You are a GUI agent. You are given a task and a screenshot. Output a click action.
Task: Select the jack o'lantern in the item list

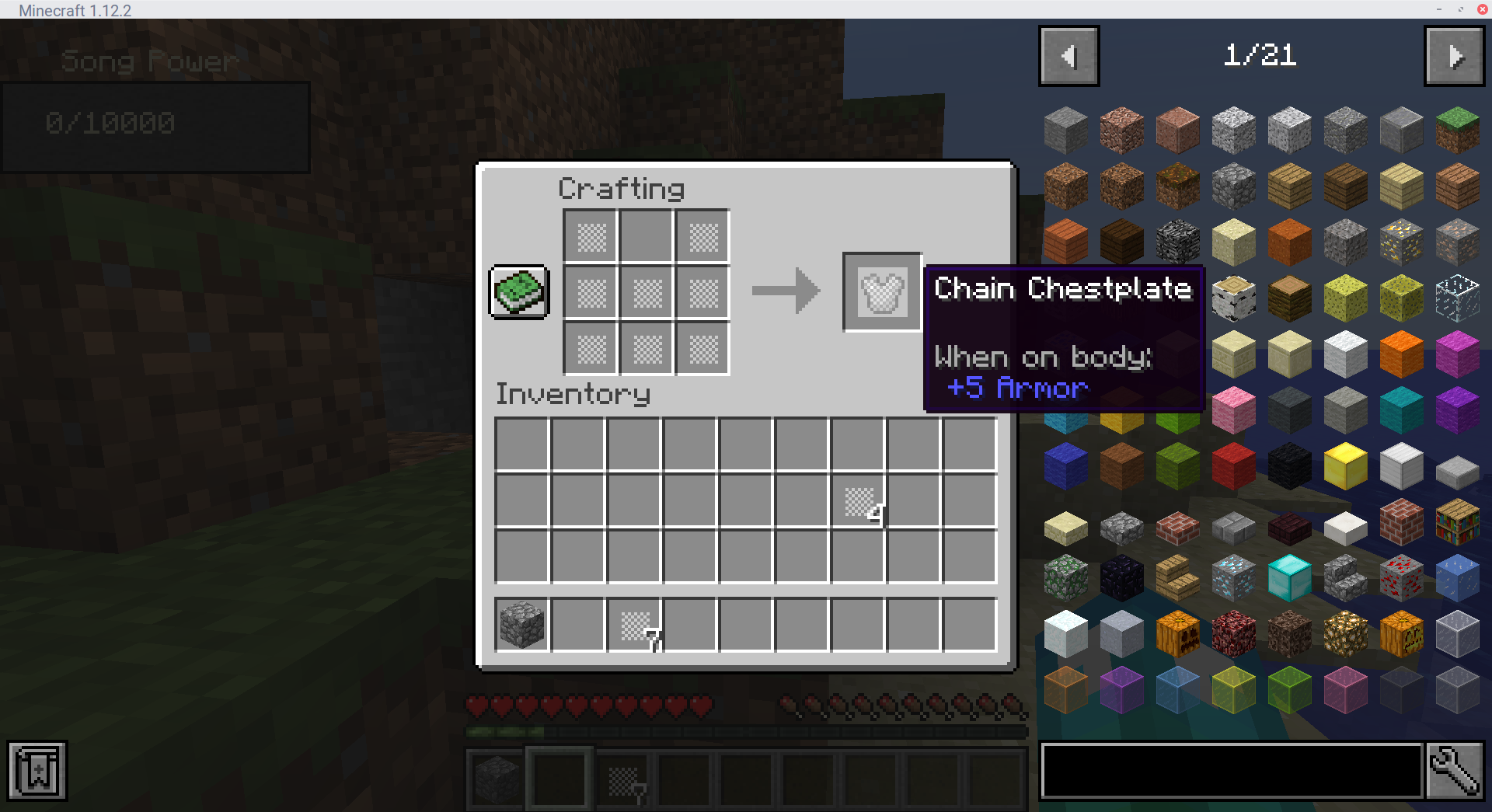point(1401,633)
